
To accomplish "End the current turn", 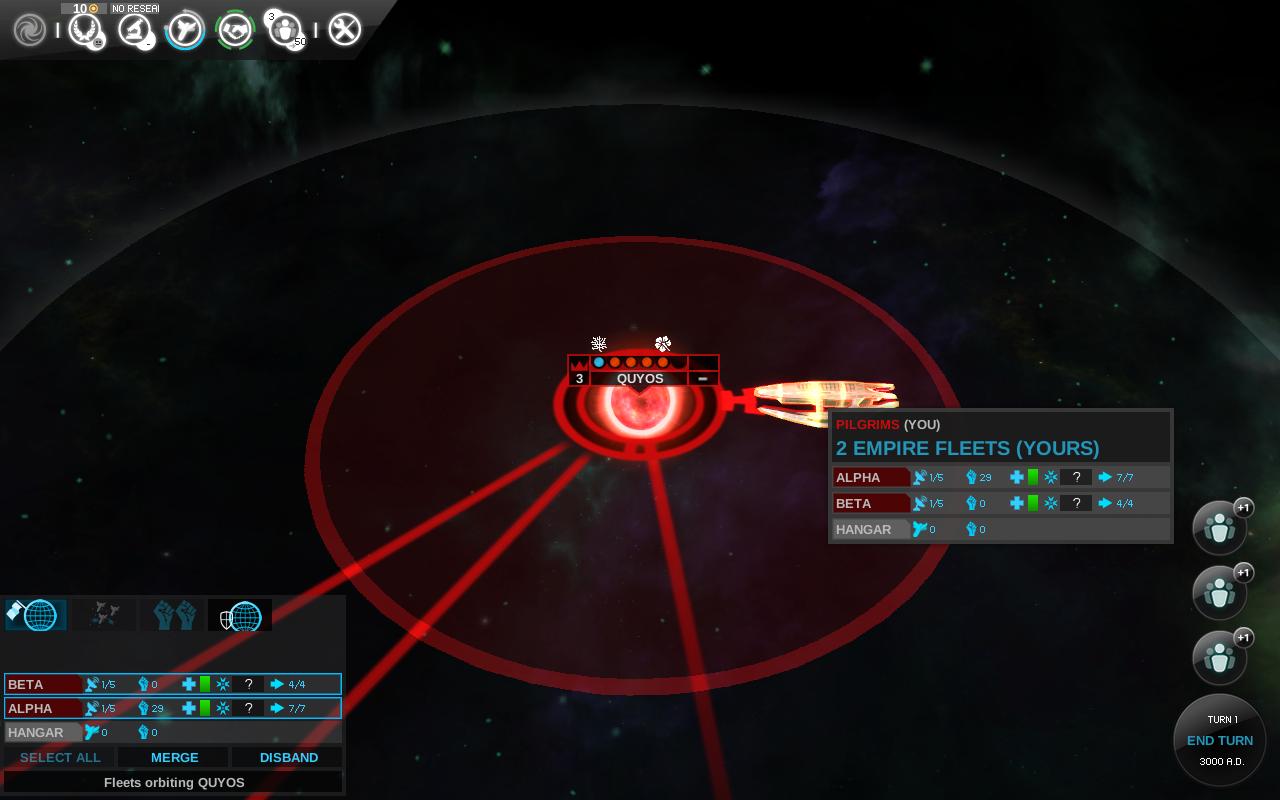I will (x=1220, y=741).
